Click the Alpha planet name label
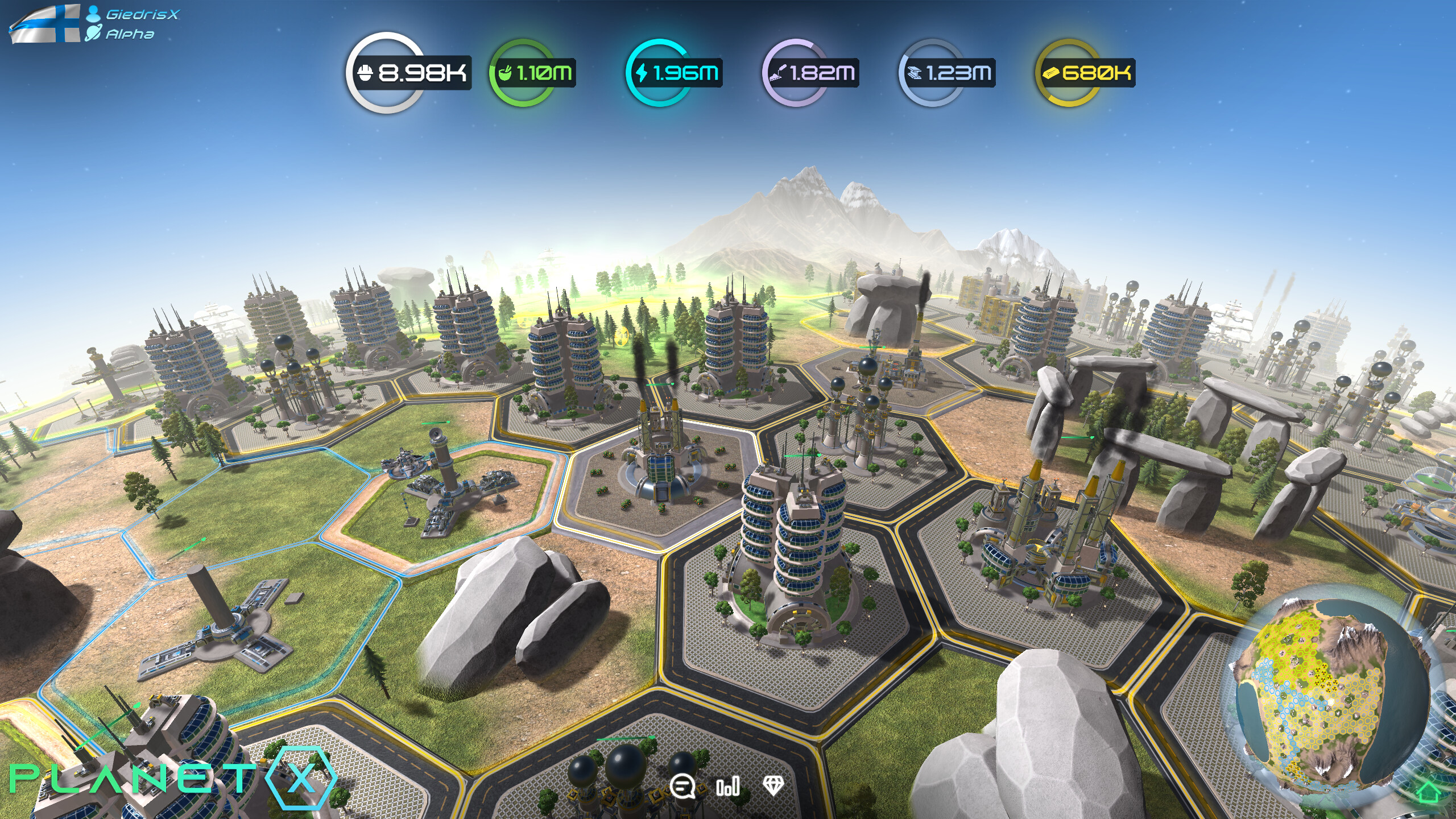Image resolution: width=1456 pixels, height=819 pixels. 129,34
